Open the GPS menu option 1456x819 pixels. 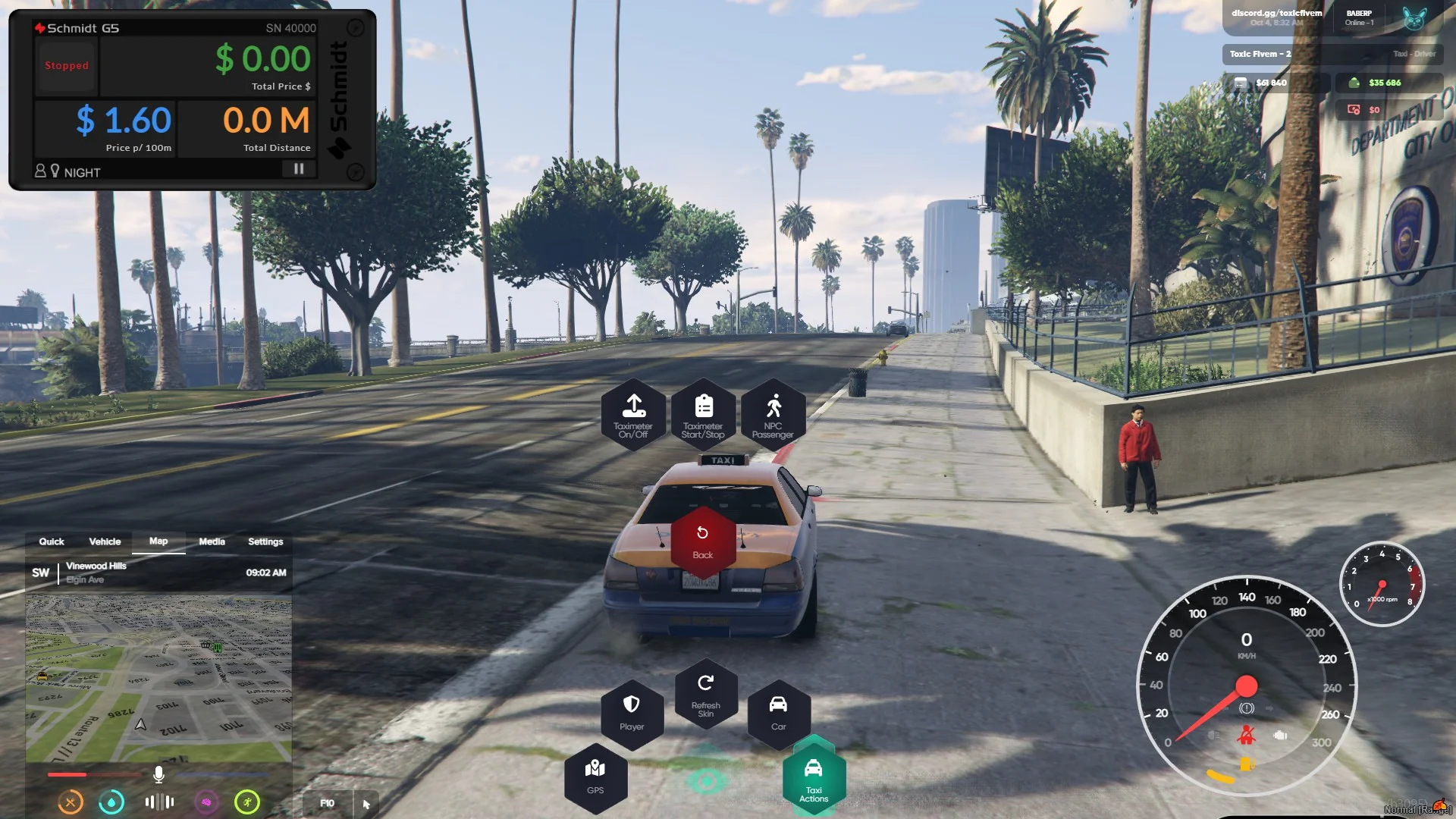point(595,776)
